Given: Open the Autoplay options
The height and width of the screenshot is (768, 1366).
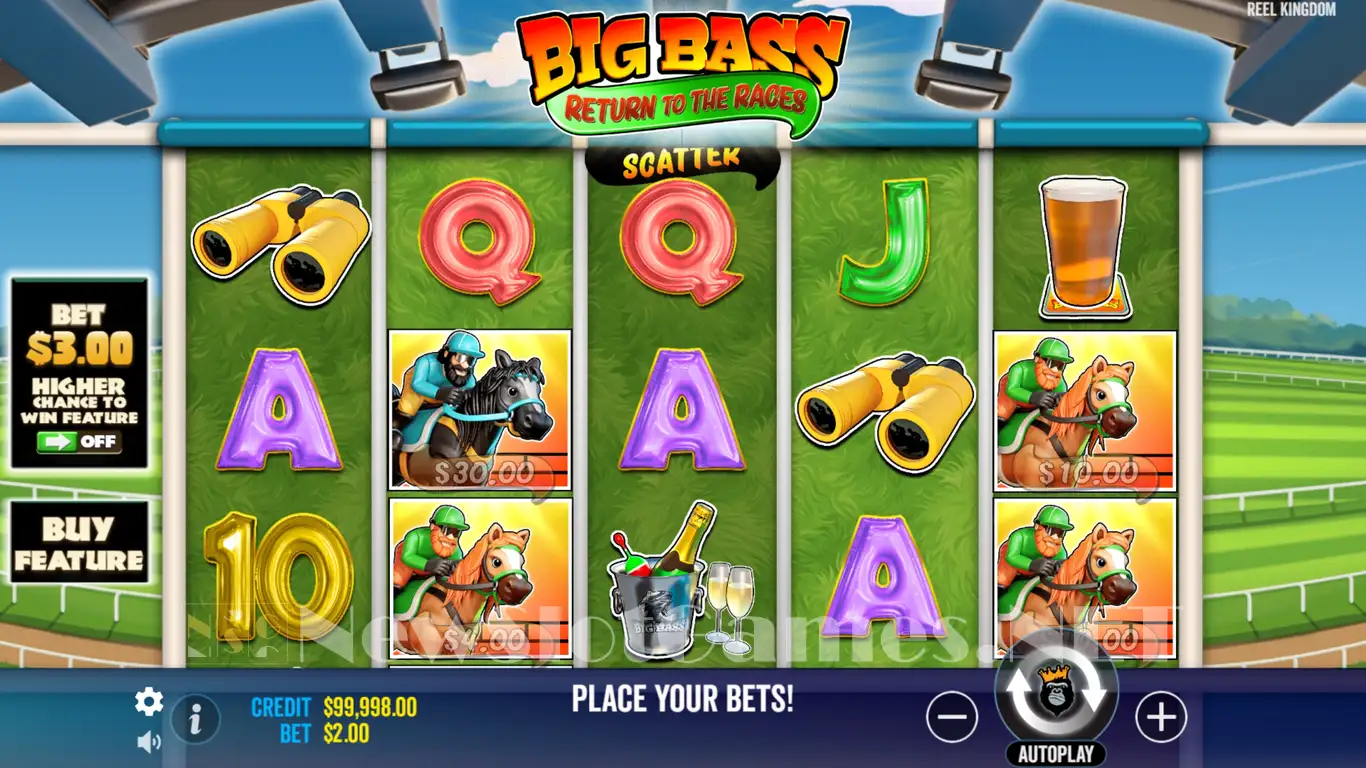Looking at the screenshot, I should coord(1056,754).
